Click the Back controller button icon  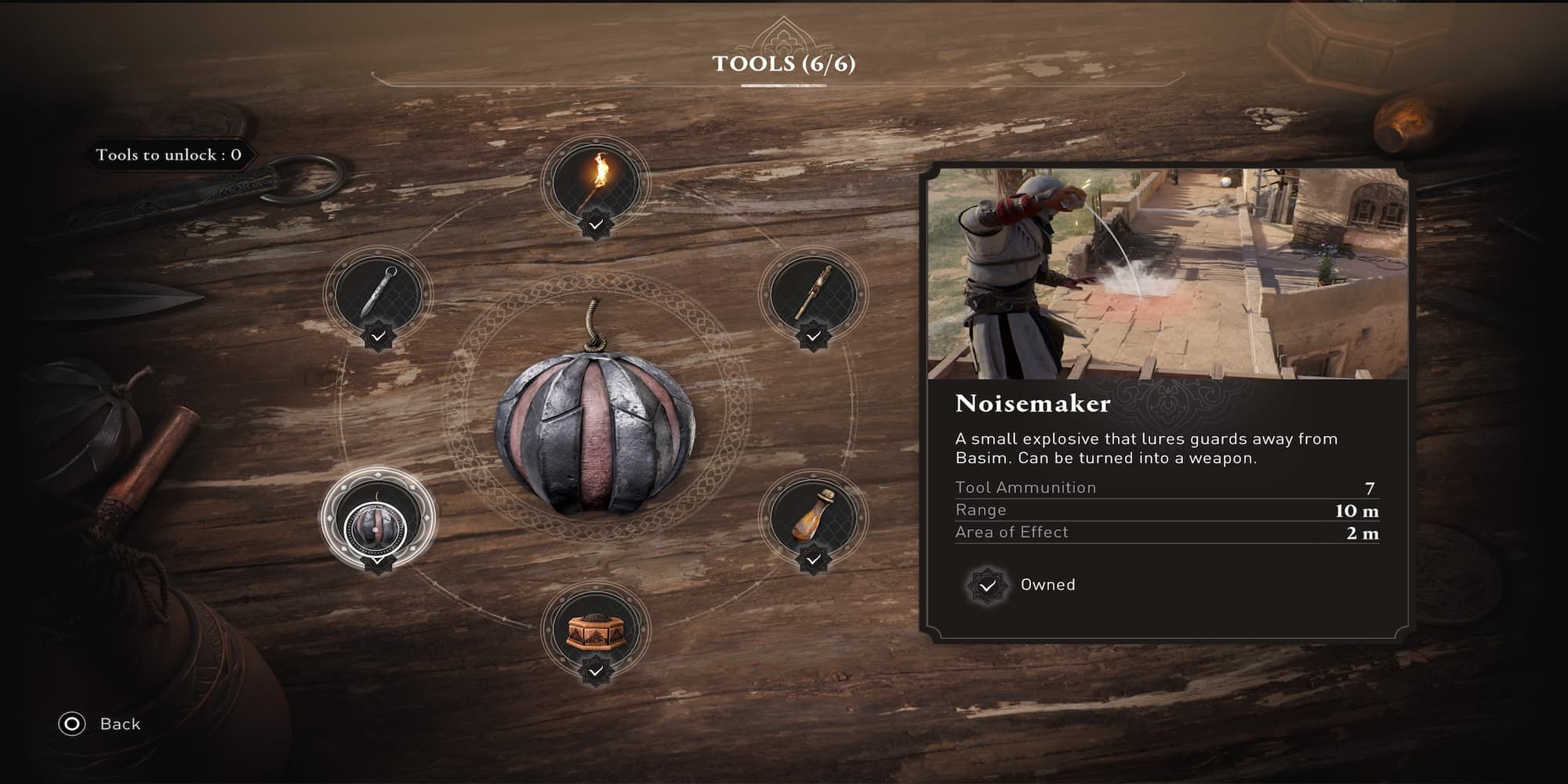point(72,724)
